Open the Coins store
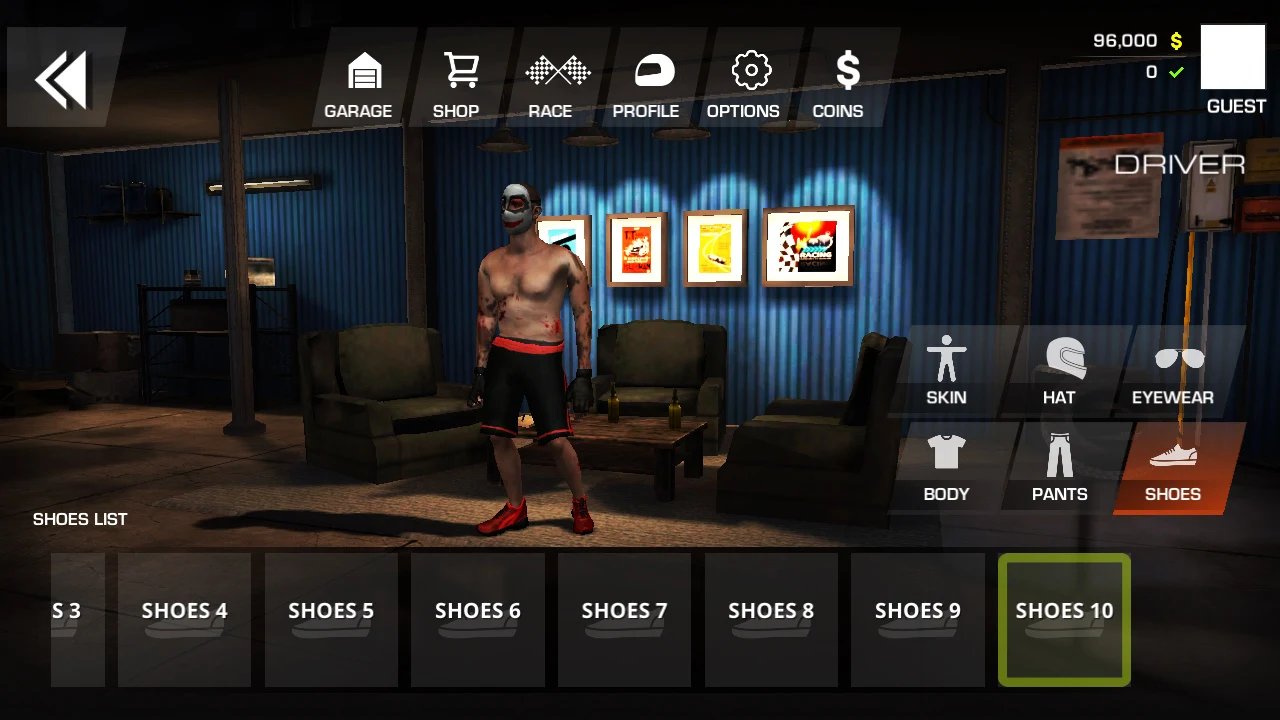This screenshot has height=720, width=1280. coord(838,85)
